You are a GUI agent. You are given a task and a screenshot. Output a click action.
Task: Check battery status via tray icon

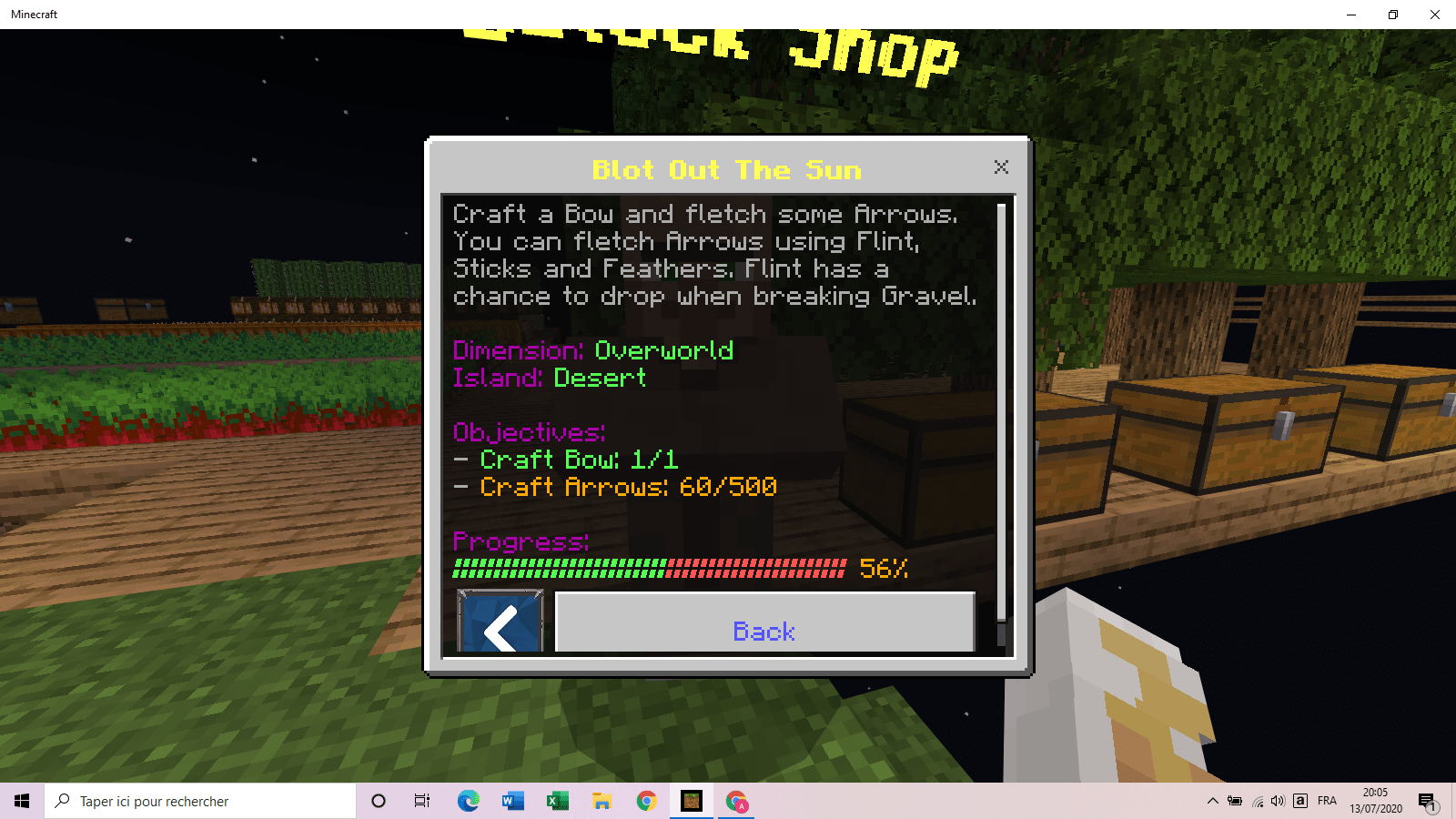1236,801
